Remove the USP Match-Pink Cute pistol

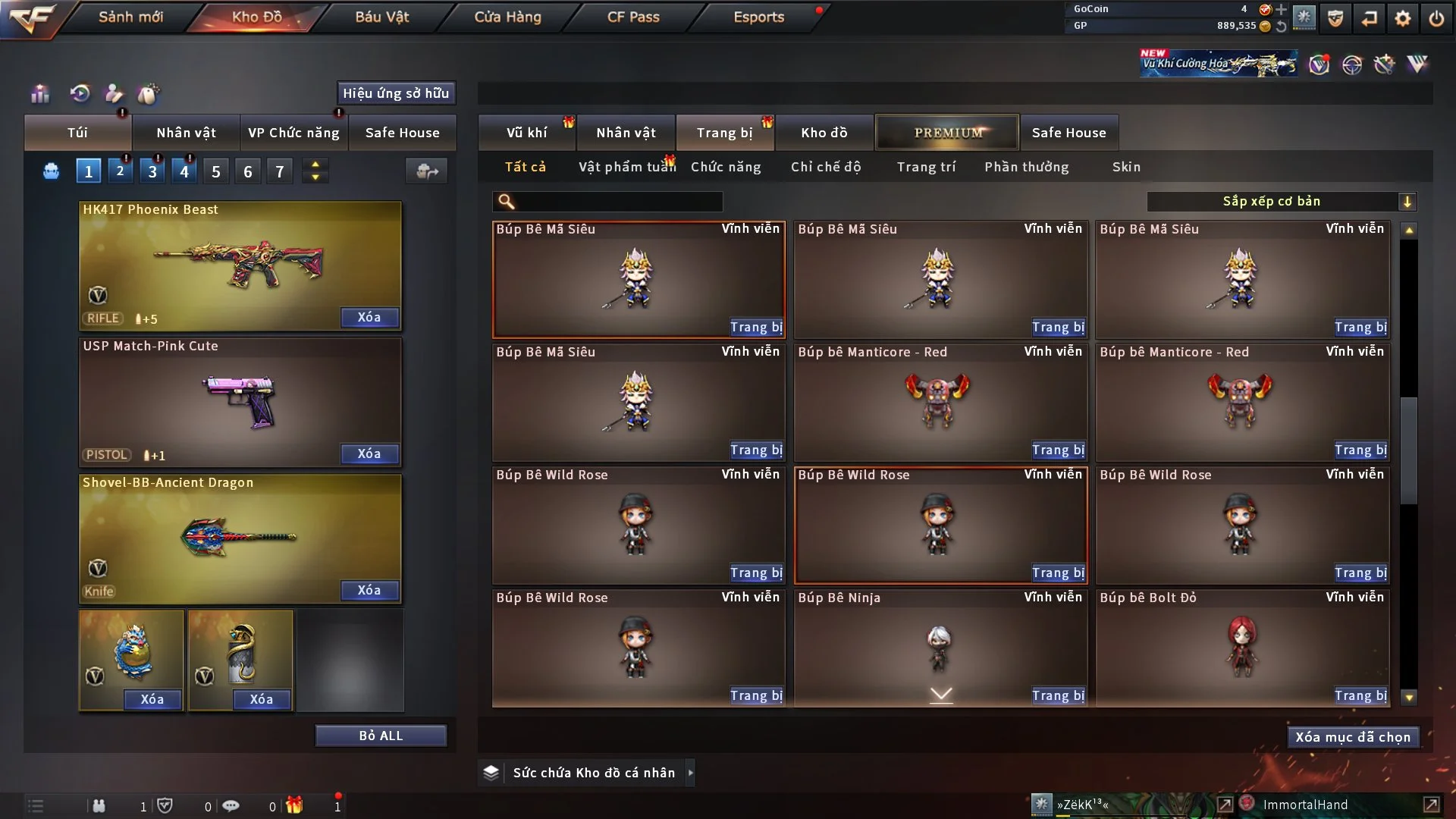tap(369, 454)
